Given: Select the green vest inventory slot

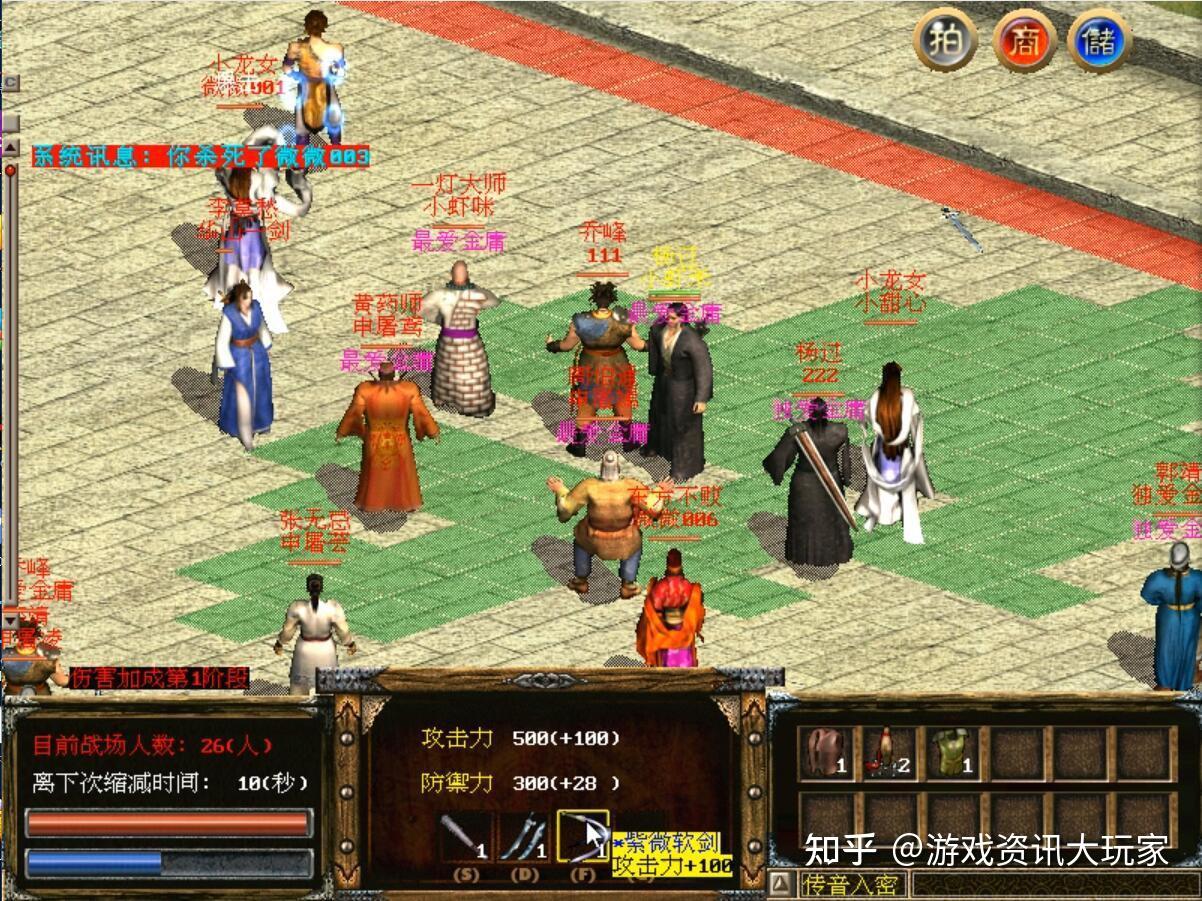Looking at the screenshot, I should tap(951, 753).
